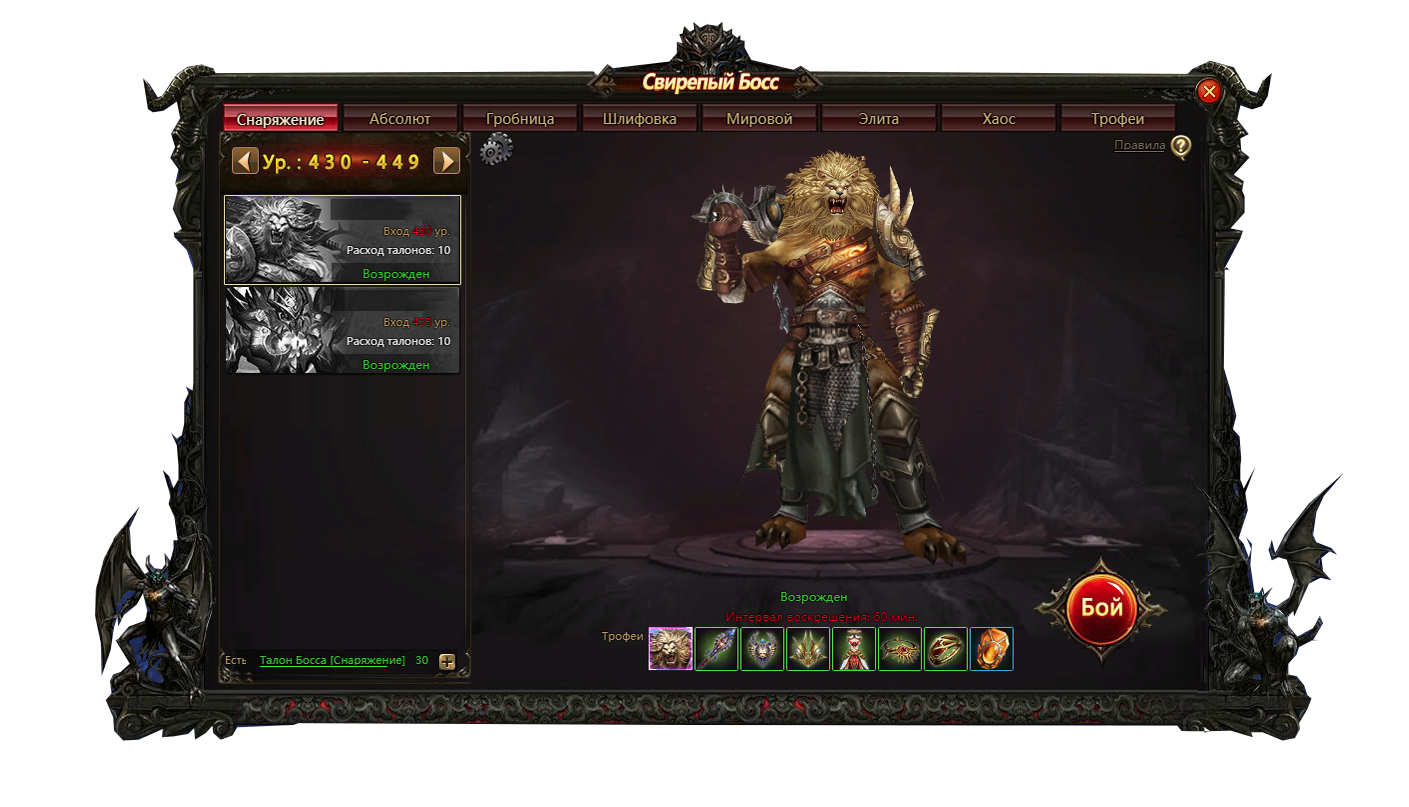
Task: Show the Трофеи tab
Action: pos(1118,119)
